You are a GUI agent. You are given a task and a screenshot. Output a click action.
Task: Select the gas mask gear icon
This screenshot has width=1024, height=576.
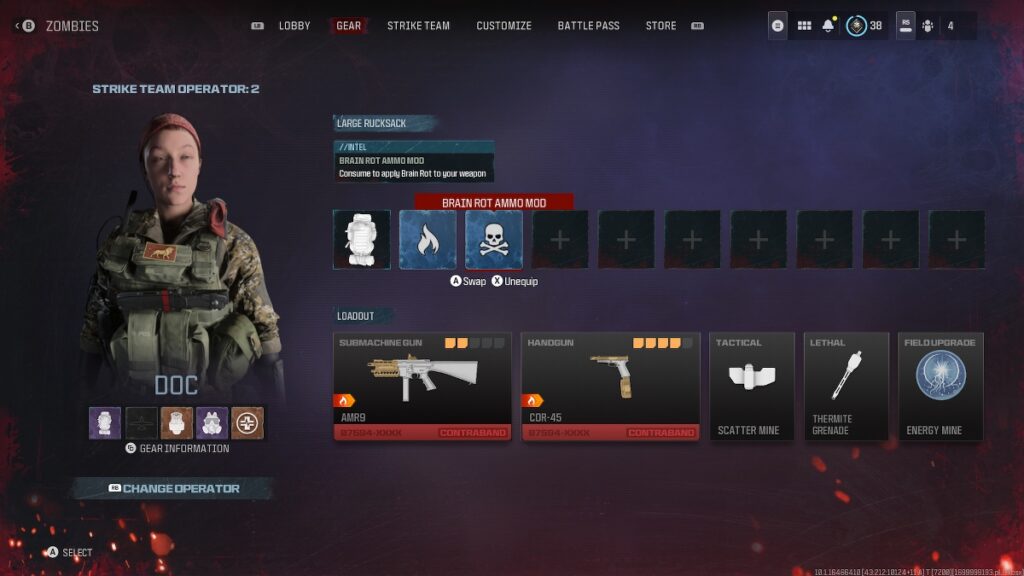pos(212,423)
